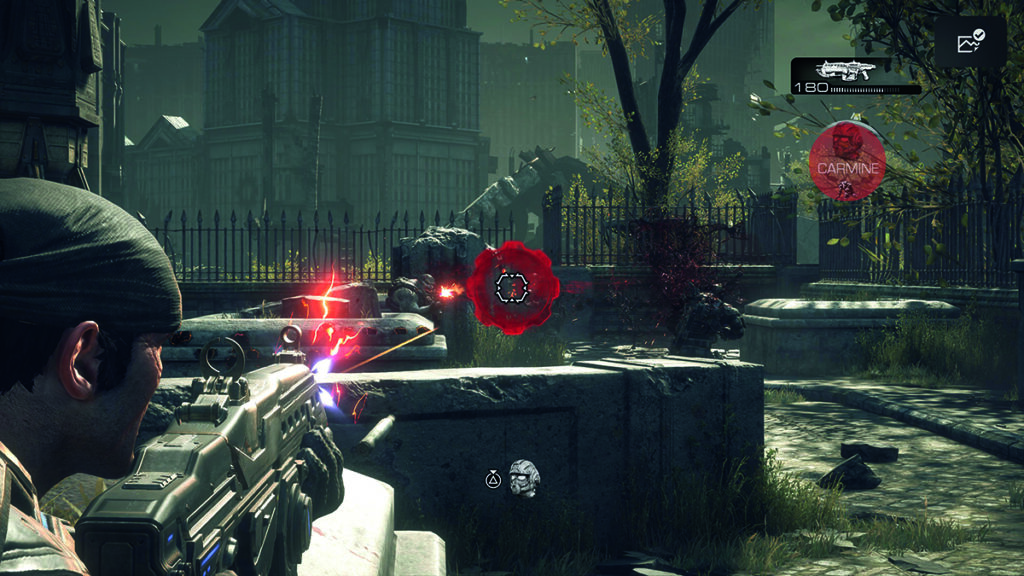Select the Lancer rifle weapon icon
Image resolution: width=1024 pixels, height=576 pixels.
coord(846,69)
